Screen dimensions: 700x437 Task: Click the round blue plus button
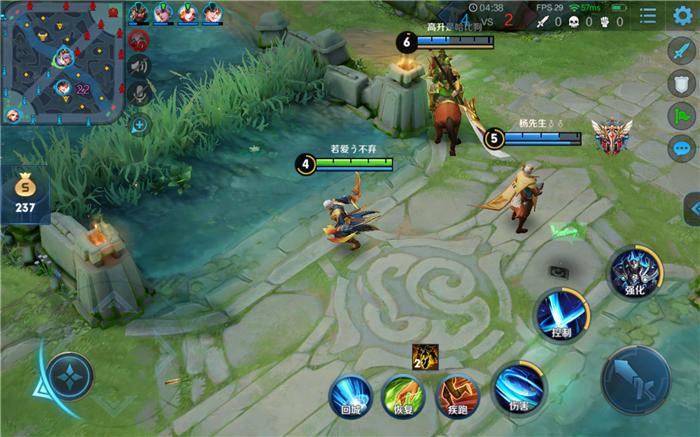point(139,125)
